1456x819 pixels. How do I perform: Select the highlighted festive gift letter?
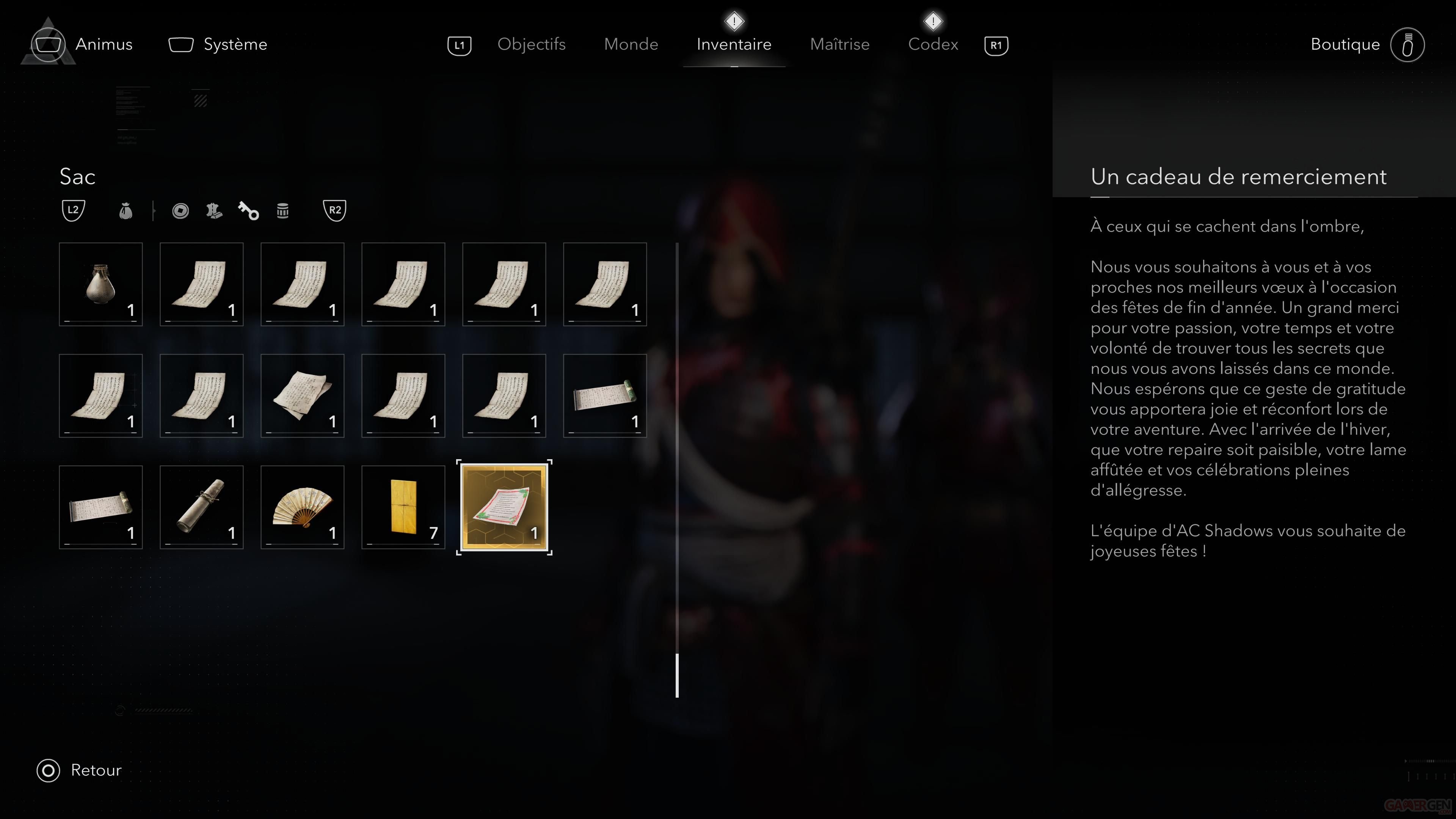[504, 507]
